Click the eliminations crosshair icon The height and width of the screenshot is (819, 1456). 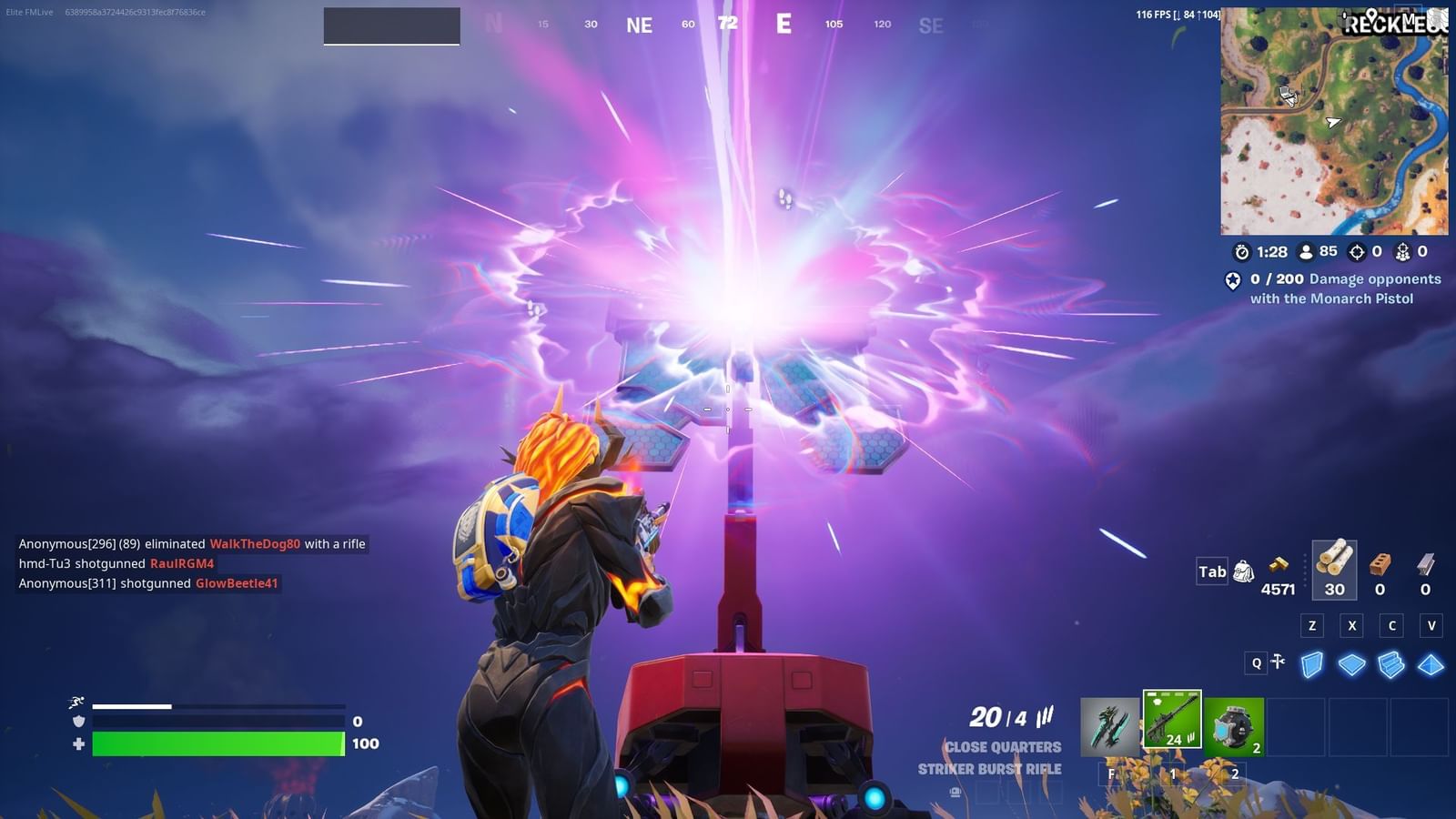point(1358,251)
